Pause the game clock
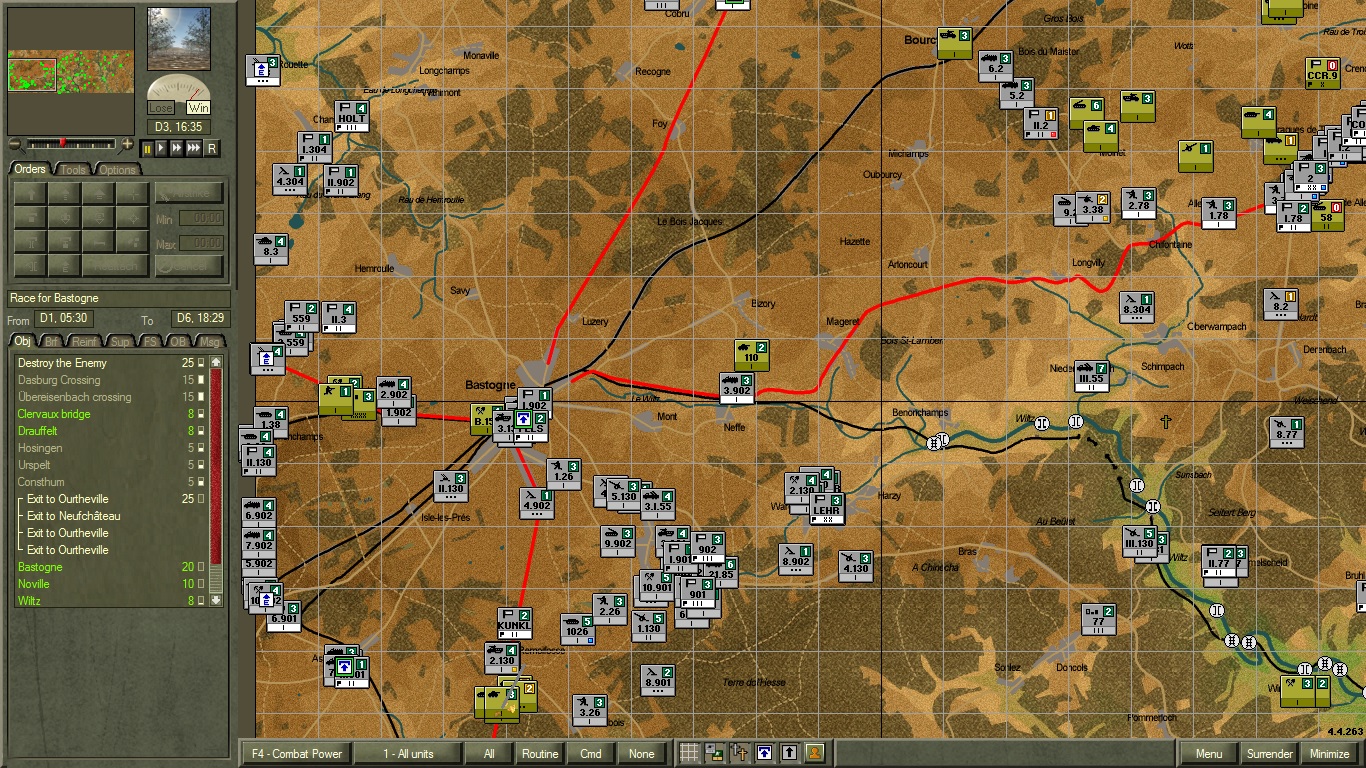The width and height of the screenshot is (1366, 768). [148, 148]
